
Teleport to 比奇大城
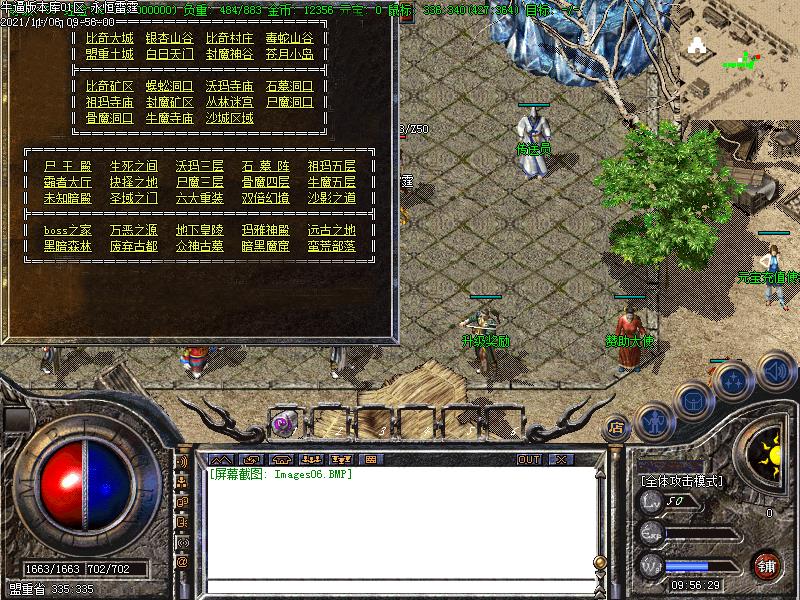109,39
